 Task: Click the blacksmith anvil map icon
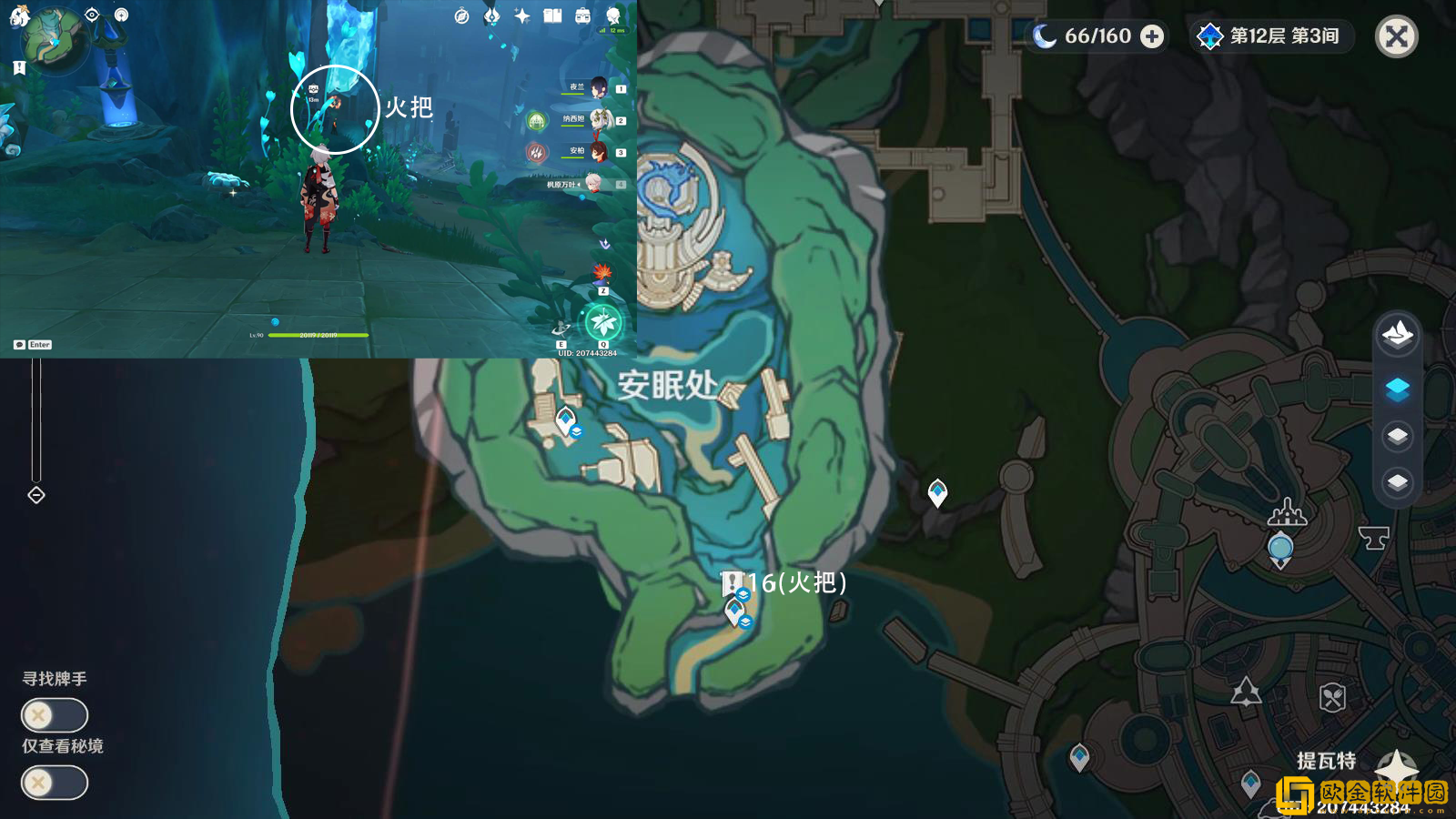[x=1374, y=537]
